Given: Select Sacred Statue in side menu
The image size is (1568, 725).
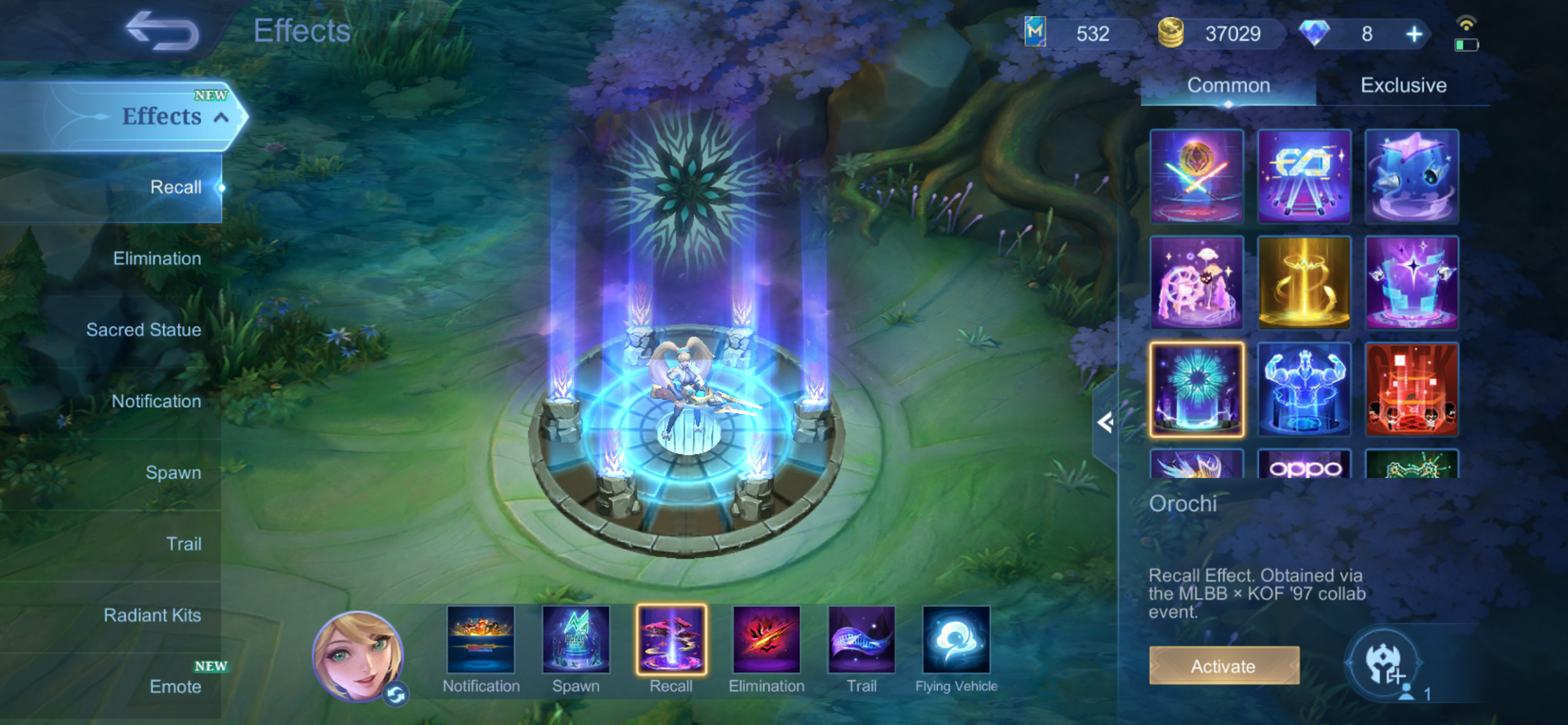Looking at the screenshot, I should [x=143, y=330].
